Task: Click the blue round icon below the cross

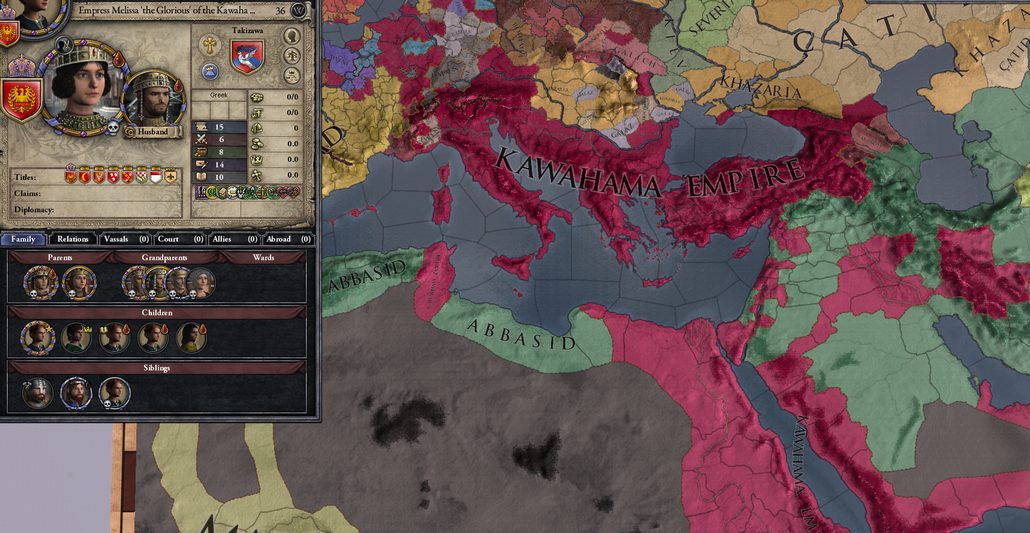Action: pyautogui.click(x=211, y=70)
